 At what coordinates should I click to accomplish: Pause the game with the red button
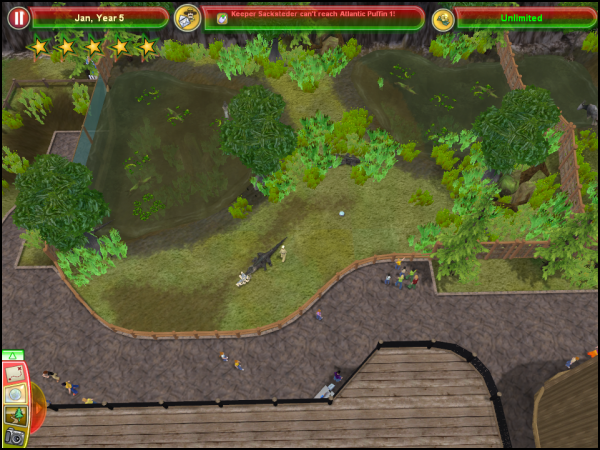coord(18,18)
